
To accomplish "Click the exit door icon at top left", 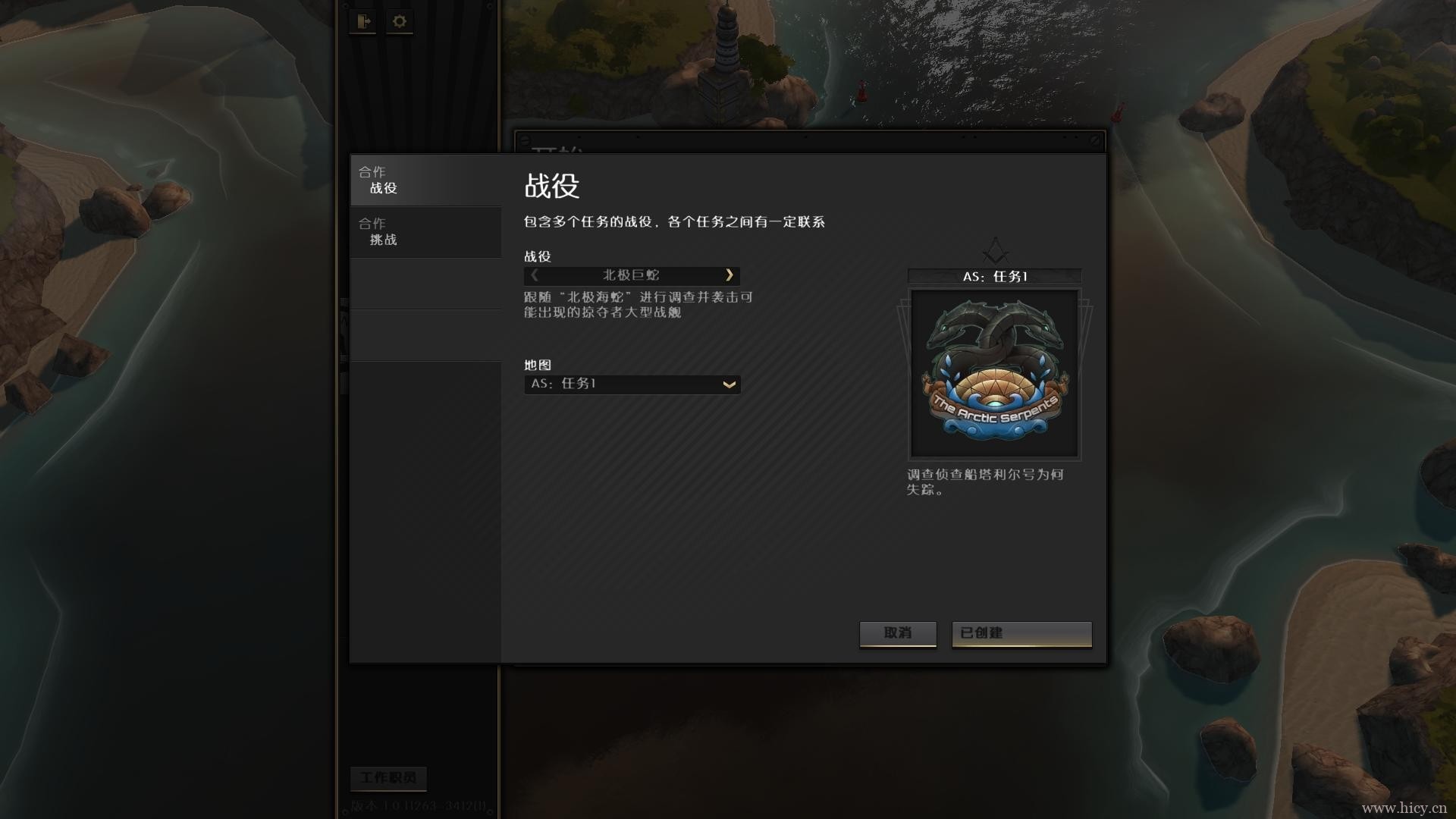I will click(364, 22).
